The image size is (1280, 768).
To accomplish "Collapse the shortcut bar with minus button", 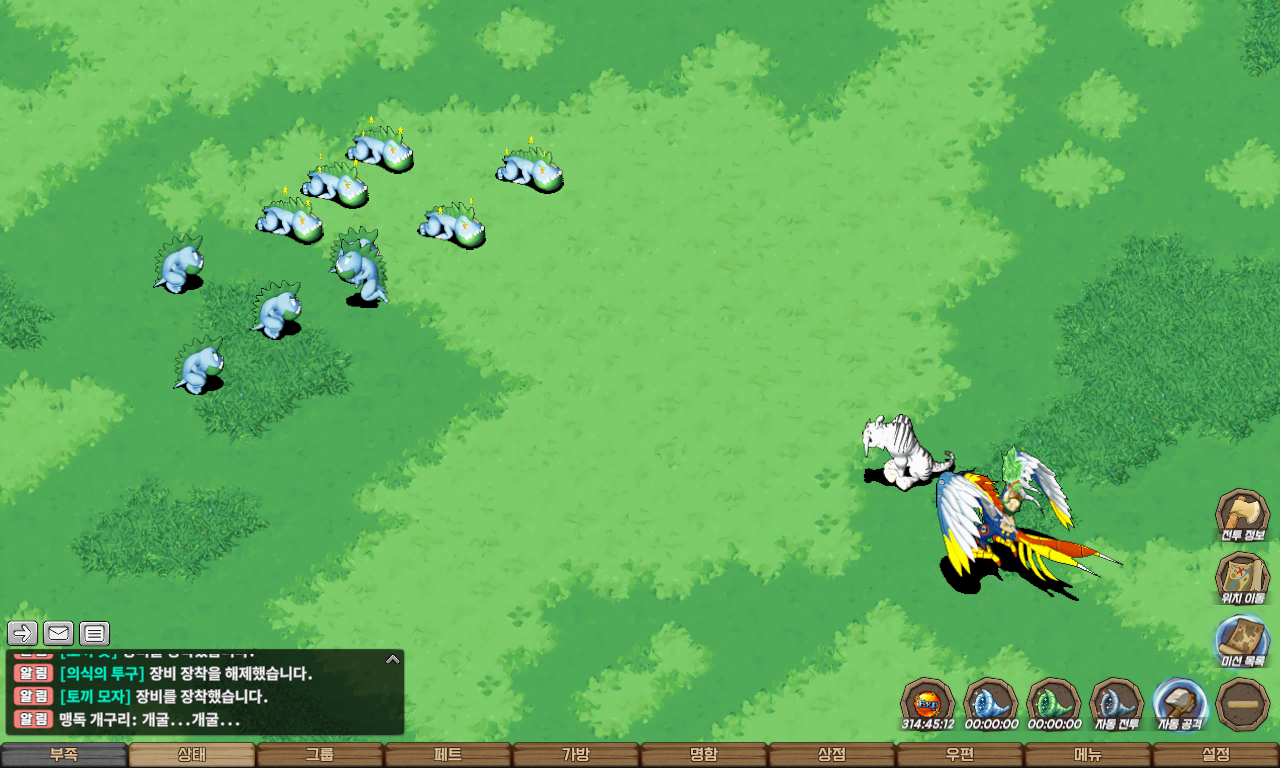I will point(1243,704).
